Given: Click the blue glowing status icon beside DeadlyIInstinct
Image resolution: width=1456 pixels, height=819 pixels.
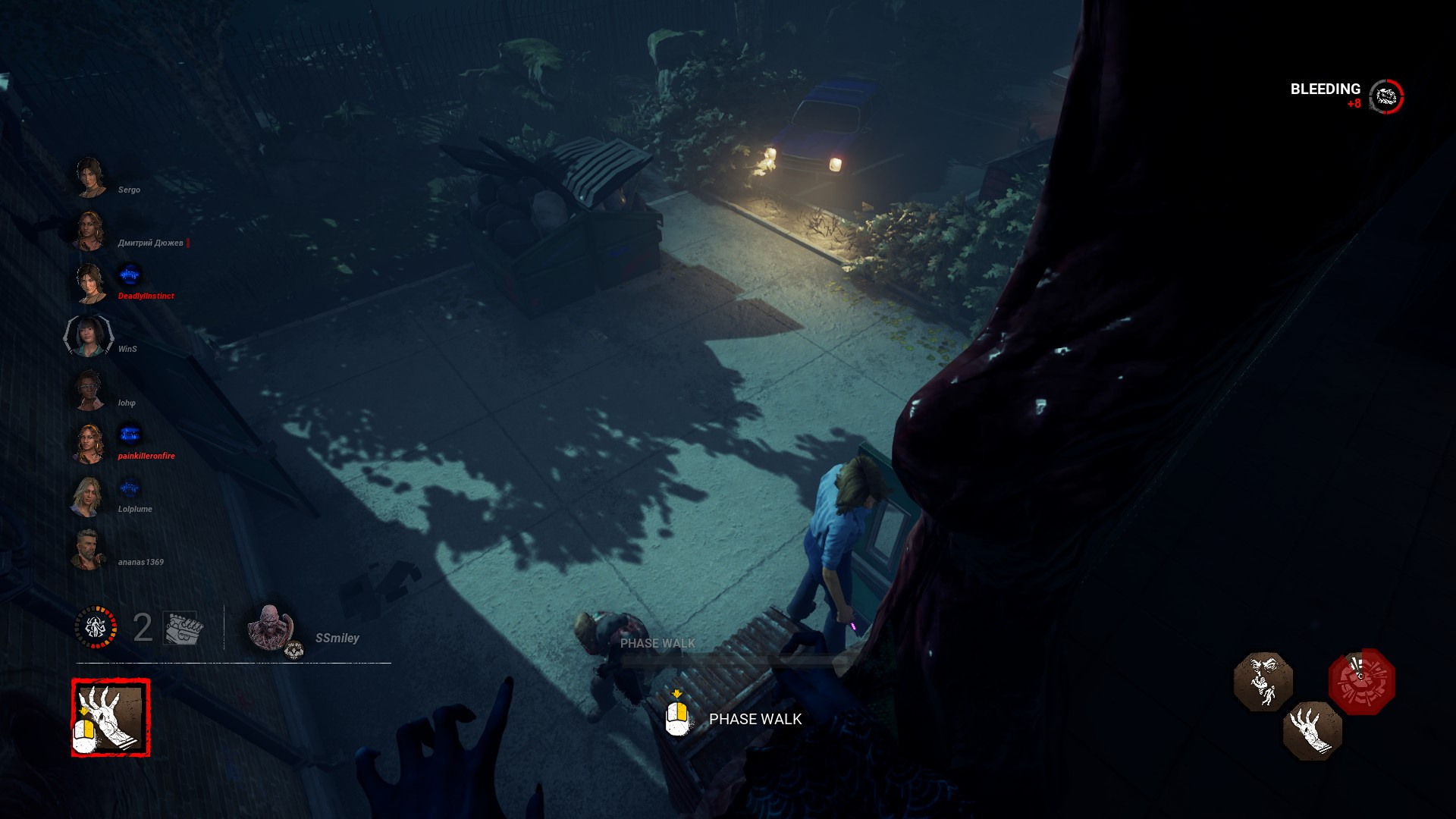Looking at the screenshot, I should (x=130, y=274).
